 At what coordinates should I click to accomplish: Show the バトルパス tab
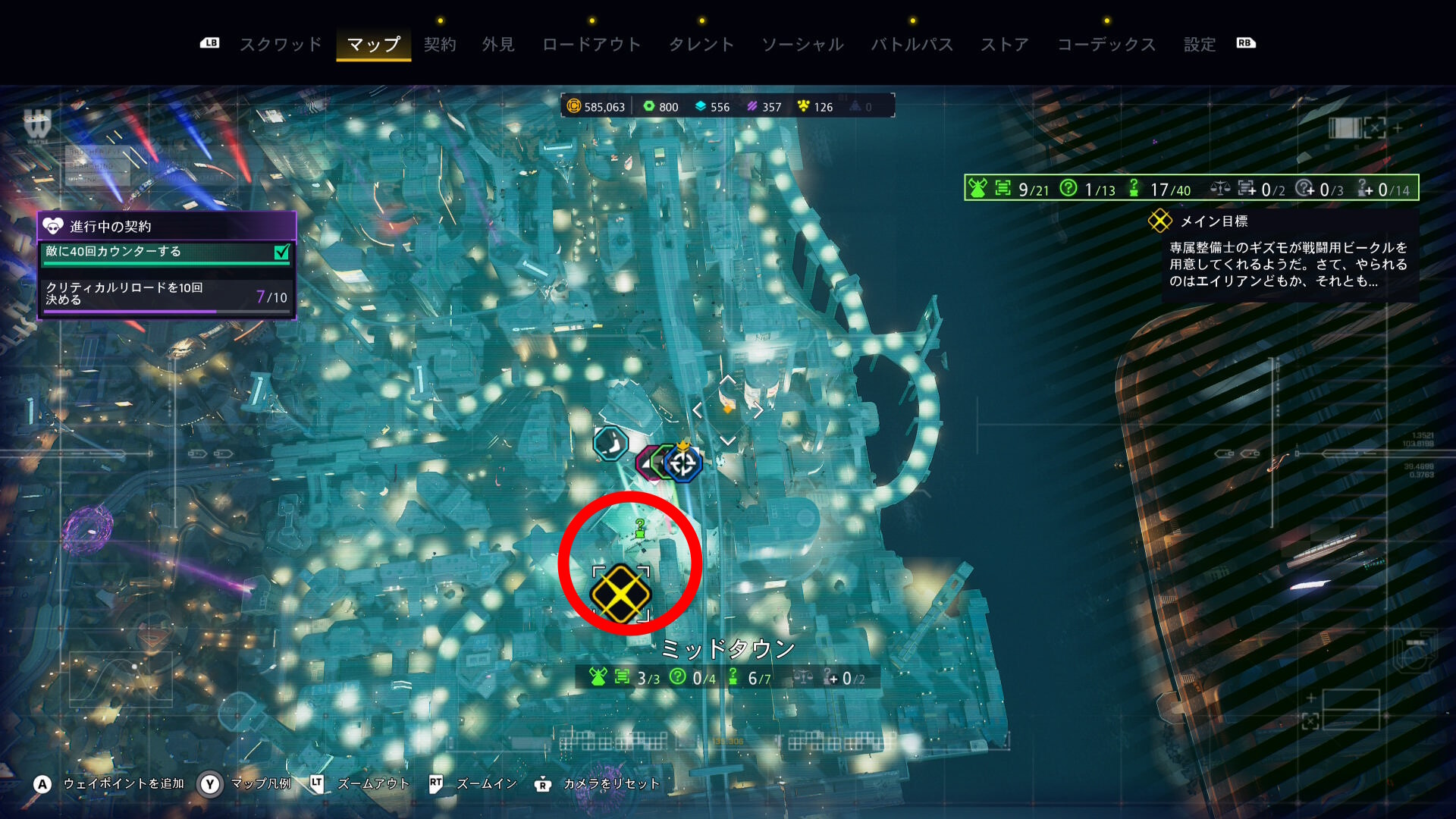[912, 45]
